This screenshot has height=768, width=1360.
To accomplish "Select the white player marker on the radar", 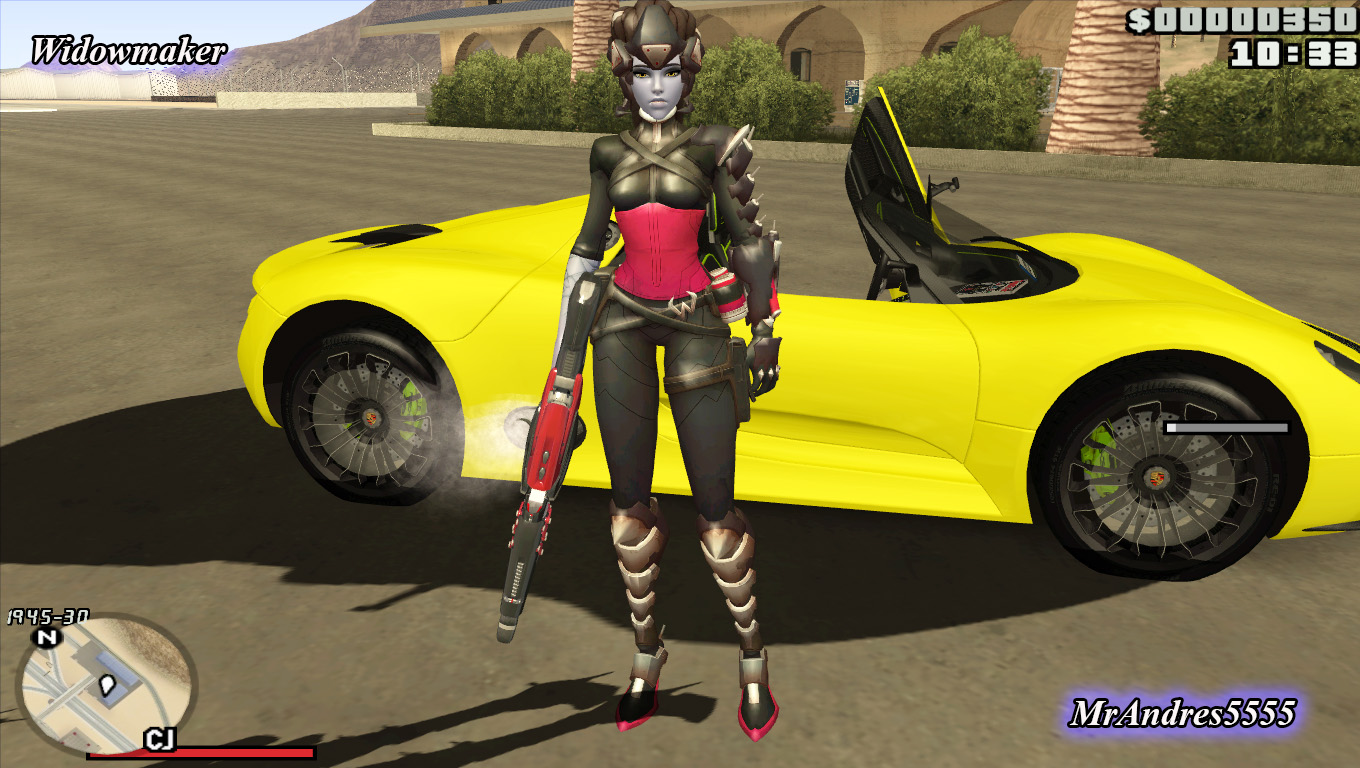I will (107, 685).
